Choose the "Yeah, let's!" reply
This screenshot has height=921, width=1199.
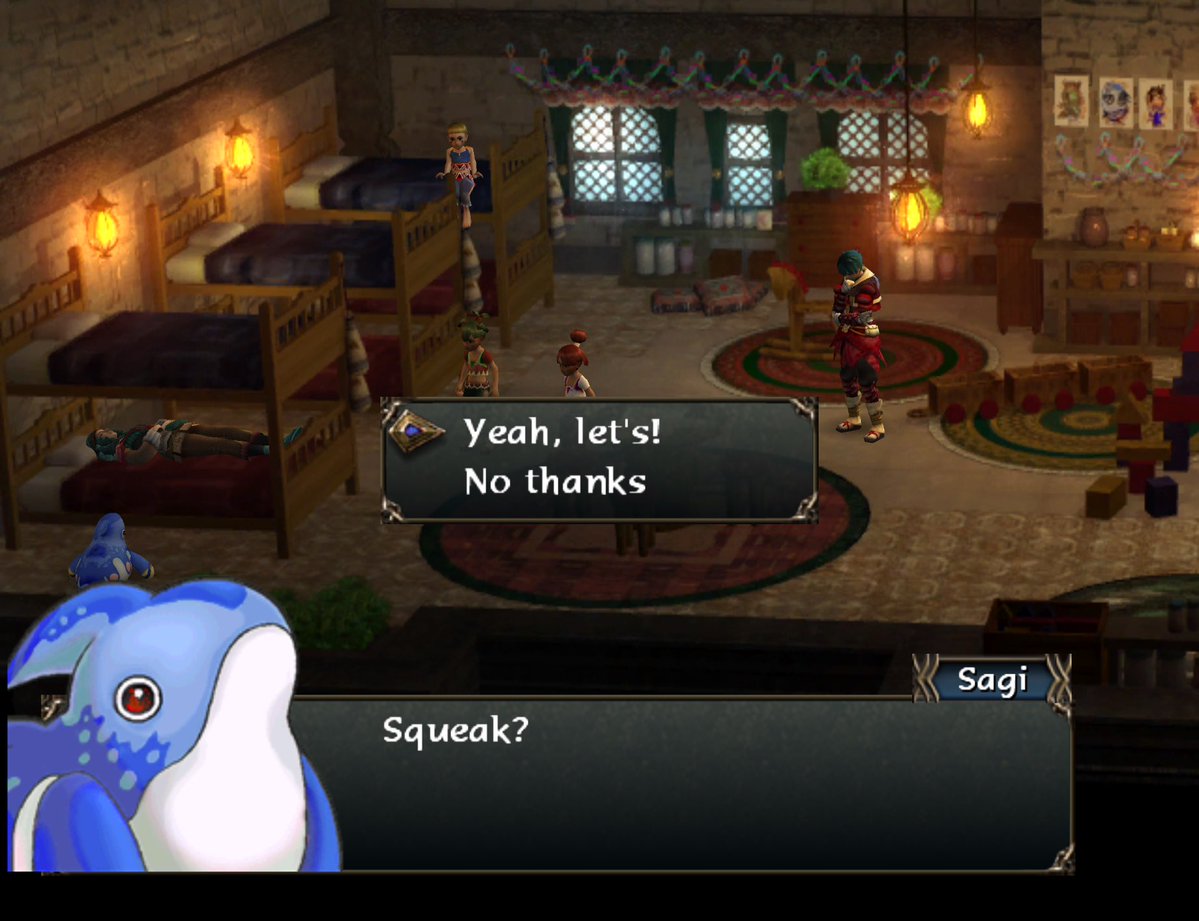(x=562, y=433)
